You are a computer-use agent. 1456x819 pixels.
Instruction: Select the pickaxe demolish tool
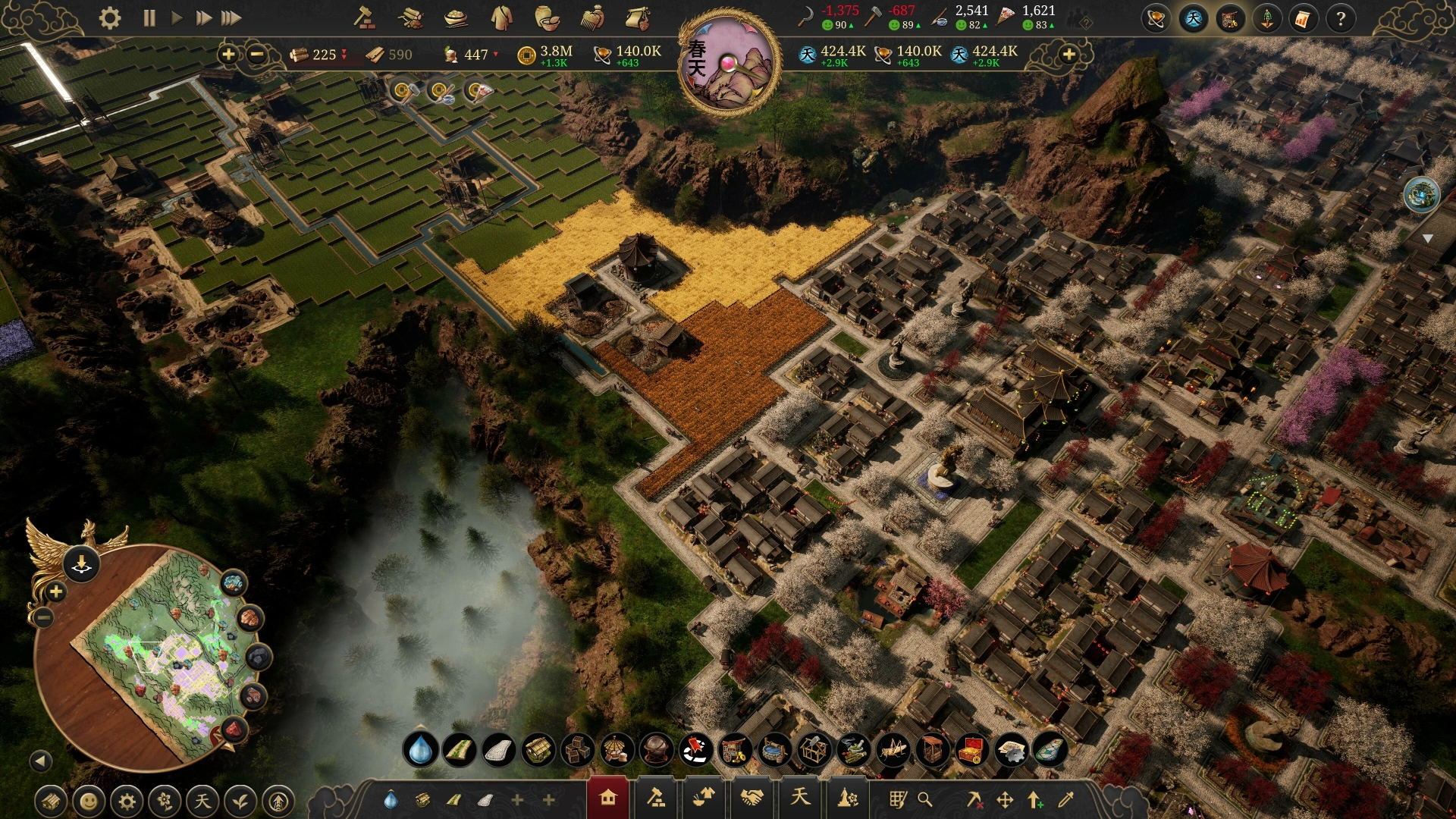coord(974,799)
